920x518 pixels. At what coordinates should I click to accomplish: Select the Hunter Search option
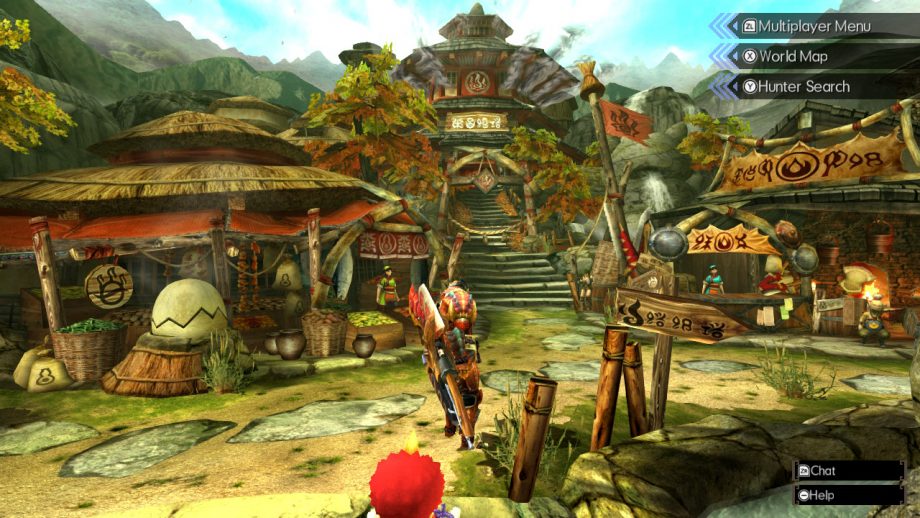pyautogui.click(x=803, y=86)
